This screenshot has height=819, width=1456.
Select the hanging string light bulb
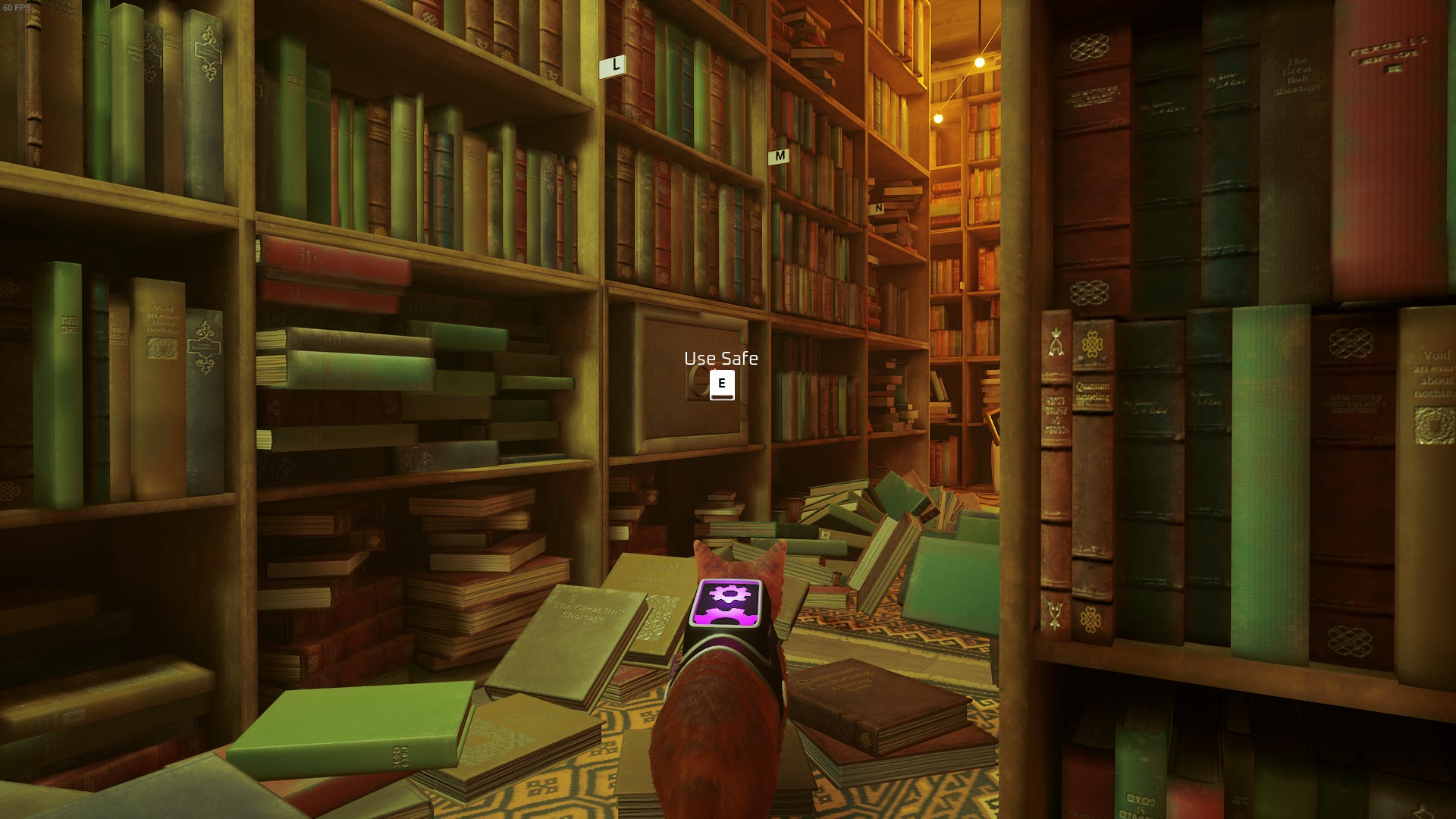pyautogui.click(x=979, y=62)
